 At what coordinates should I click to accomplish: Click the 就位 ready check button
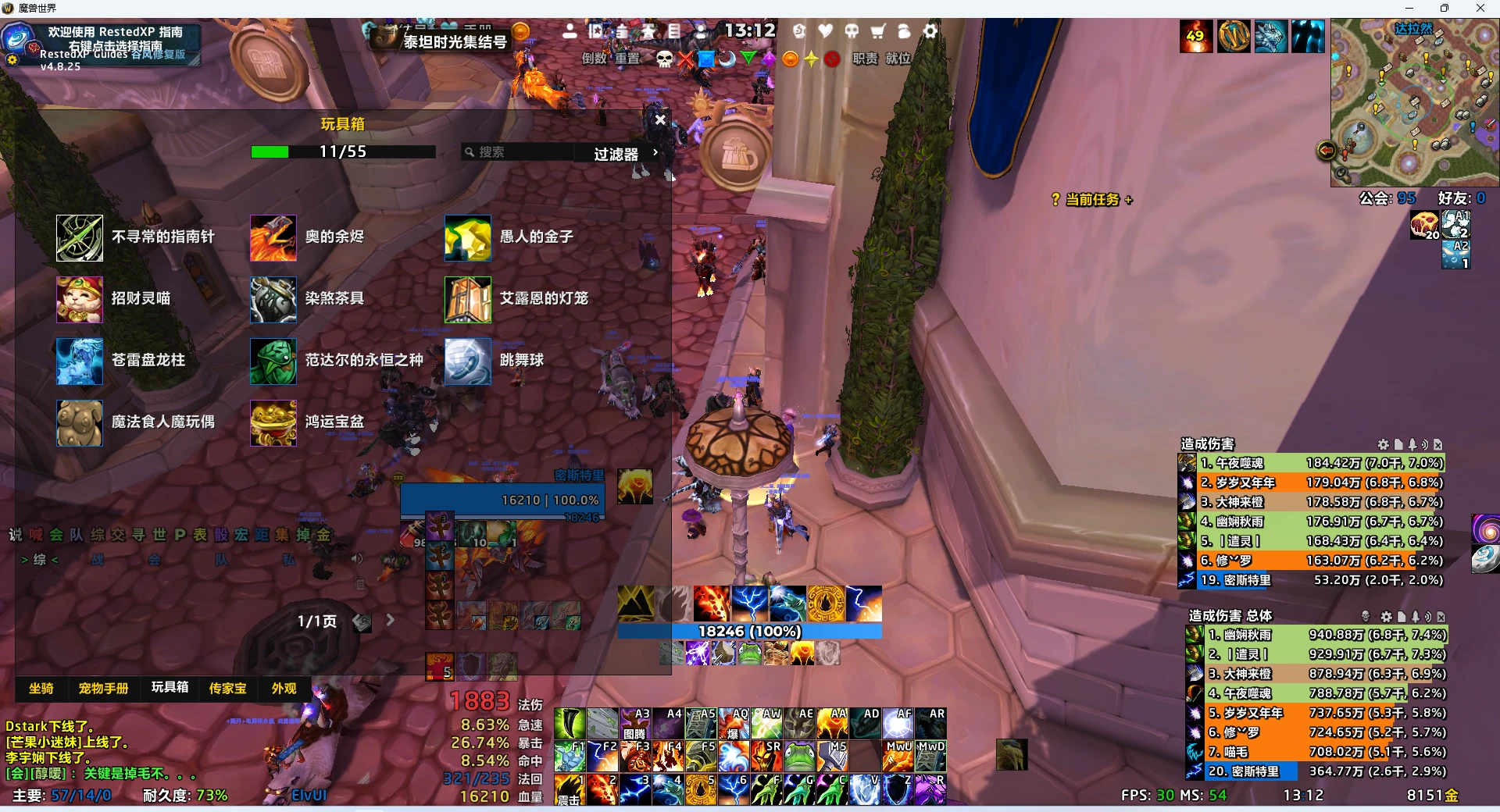(898, 59)
